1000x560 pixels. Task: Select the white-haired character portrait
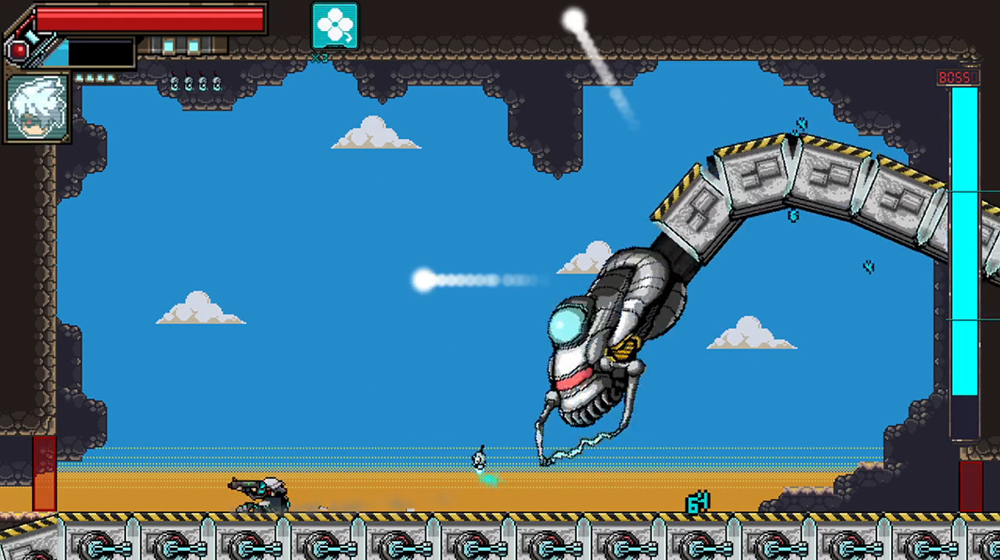[x=38, y=107]
